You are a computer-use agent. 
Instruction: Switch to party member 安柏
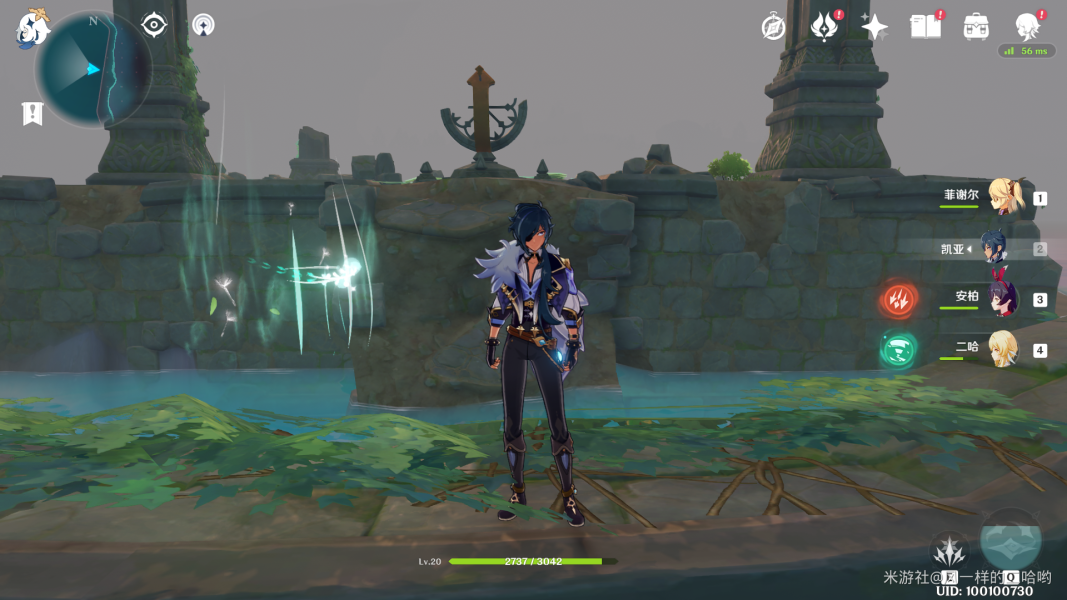point(1003,298)
